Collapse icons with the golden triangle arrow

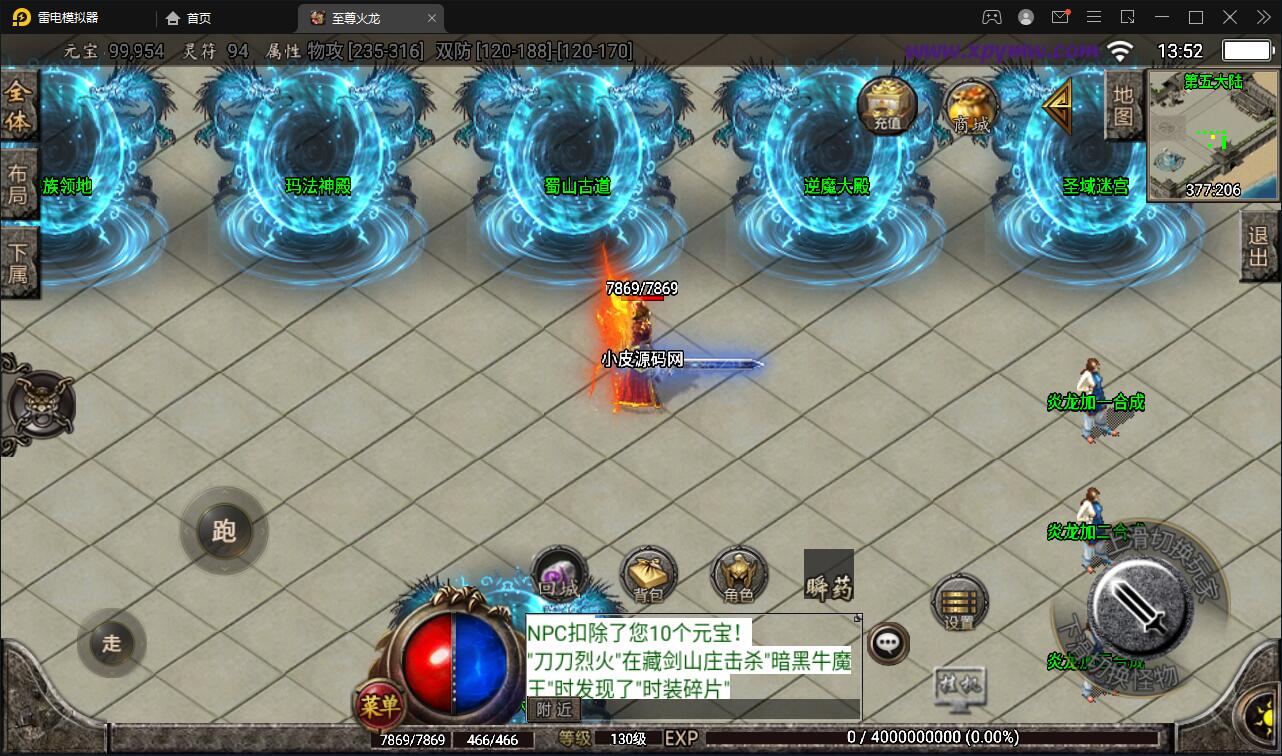pos(1060,102)
